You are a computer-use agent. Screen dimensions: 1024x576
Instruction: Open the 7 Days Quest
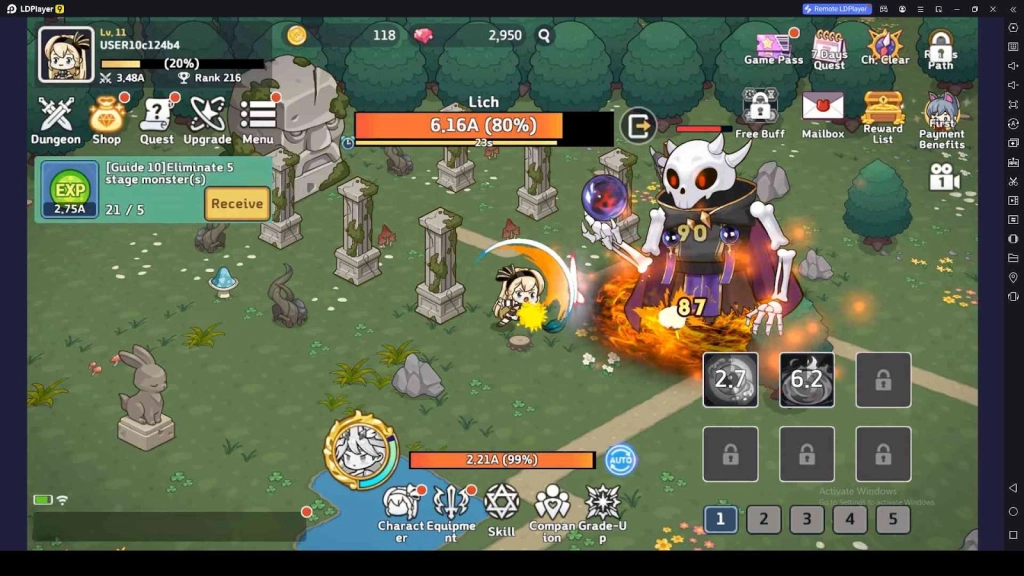829,49
